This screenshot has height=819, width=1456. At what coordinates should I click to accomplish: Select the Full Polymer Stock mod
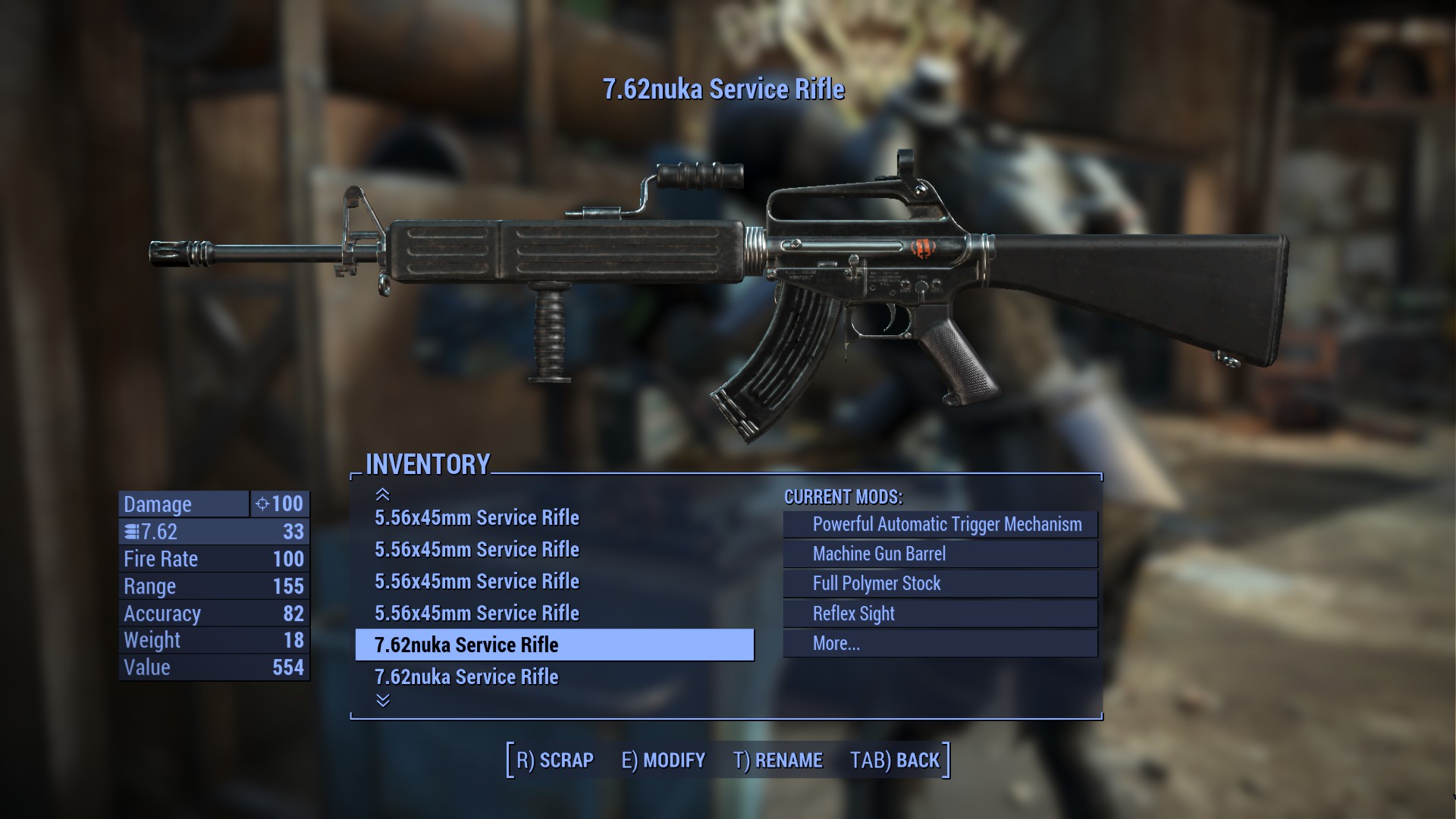click(876, 583)
